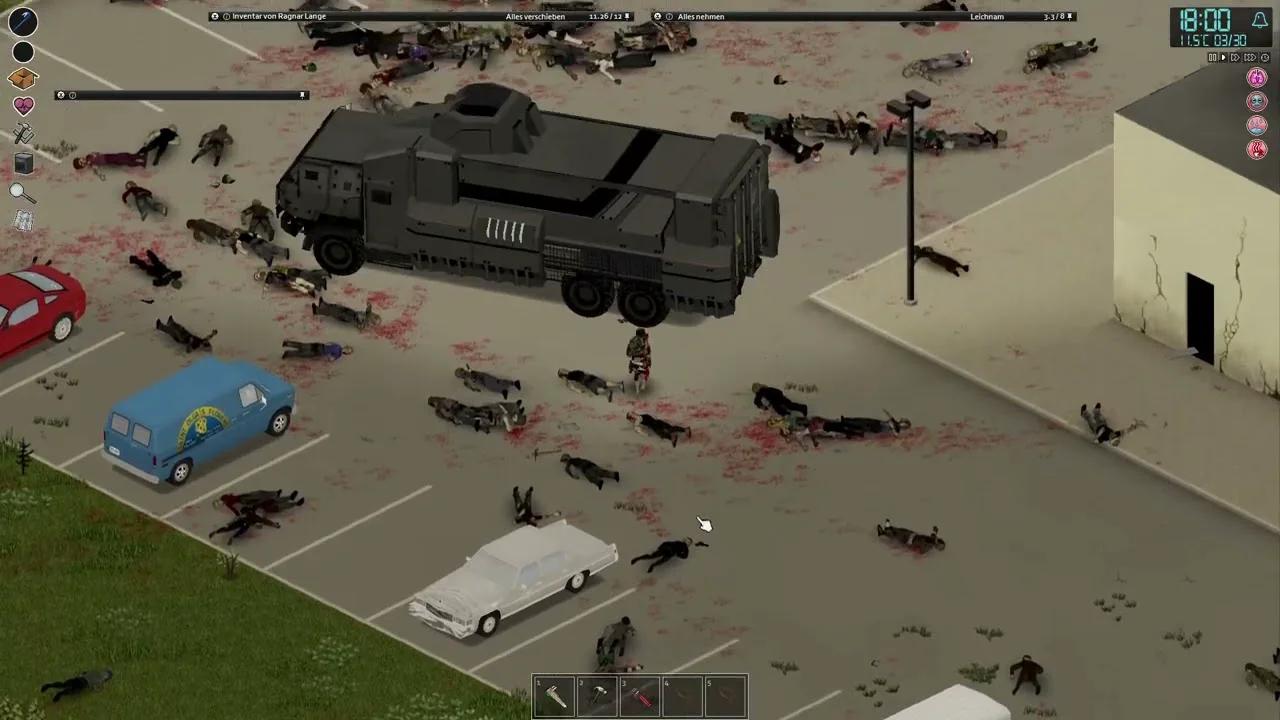
Task: Expand the collapsed panel below the sidebar
Action: coord(60,95)
